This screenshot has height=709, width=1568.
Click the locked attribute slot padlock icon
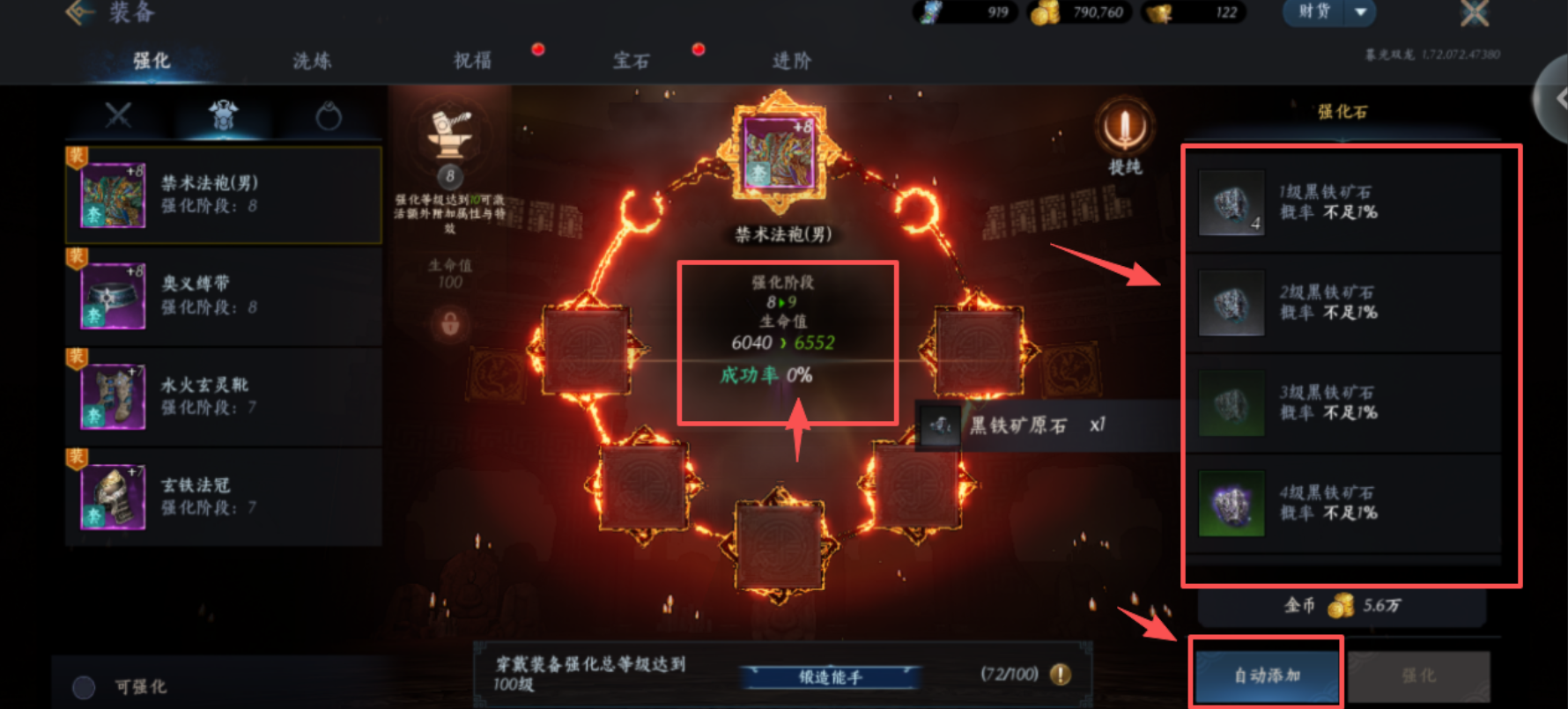(449, 324)
